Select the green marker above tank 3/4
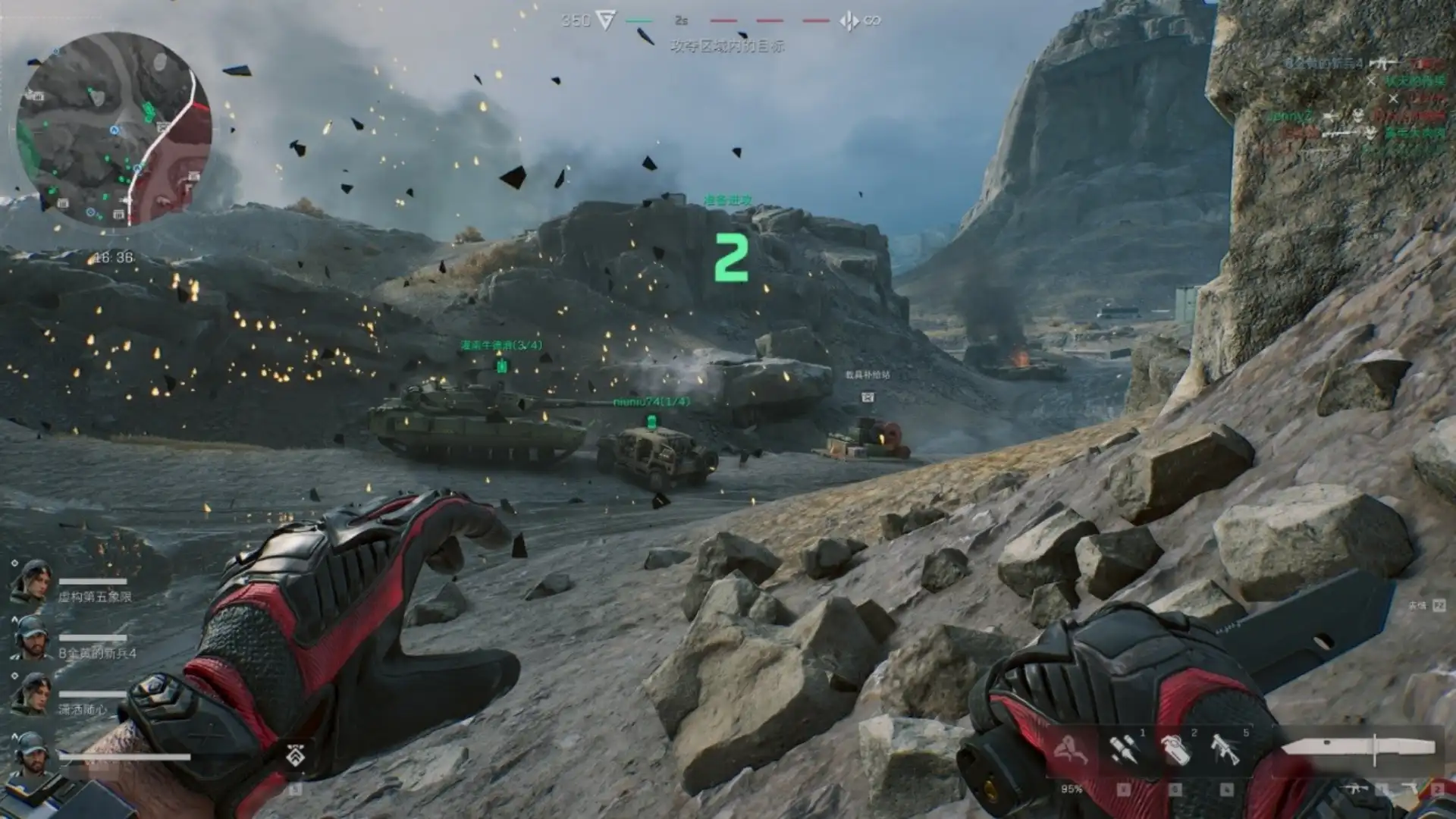Viewport: 1456px width, 819px height. point(501,367)
